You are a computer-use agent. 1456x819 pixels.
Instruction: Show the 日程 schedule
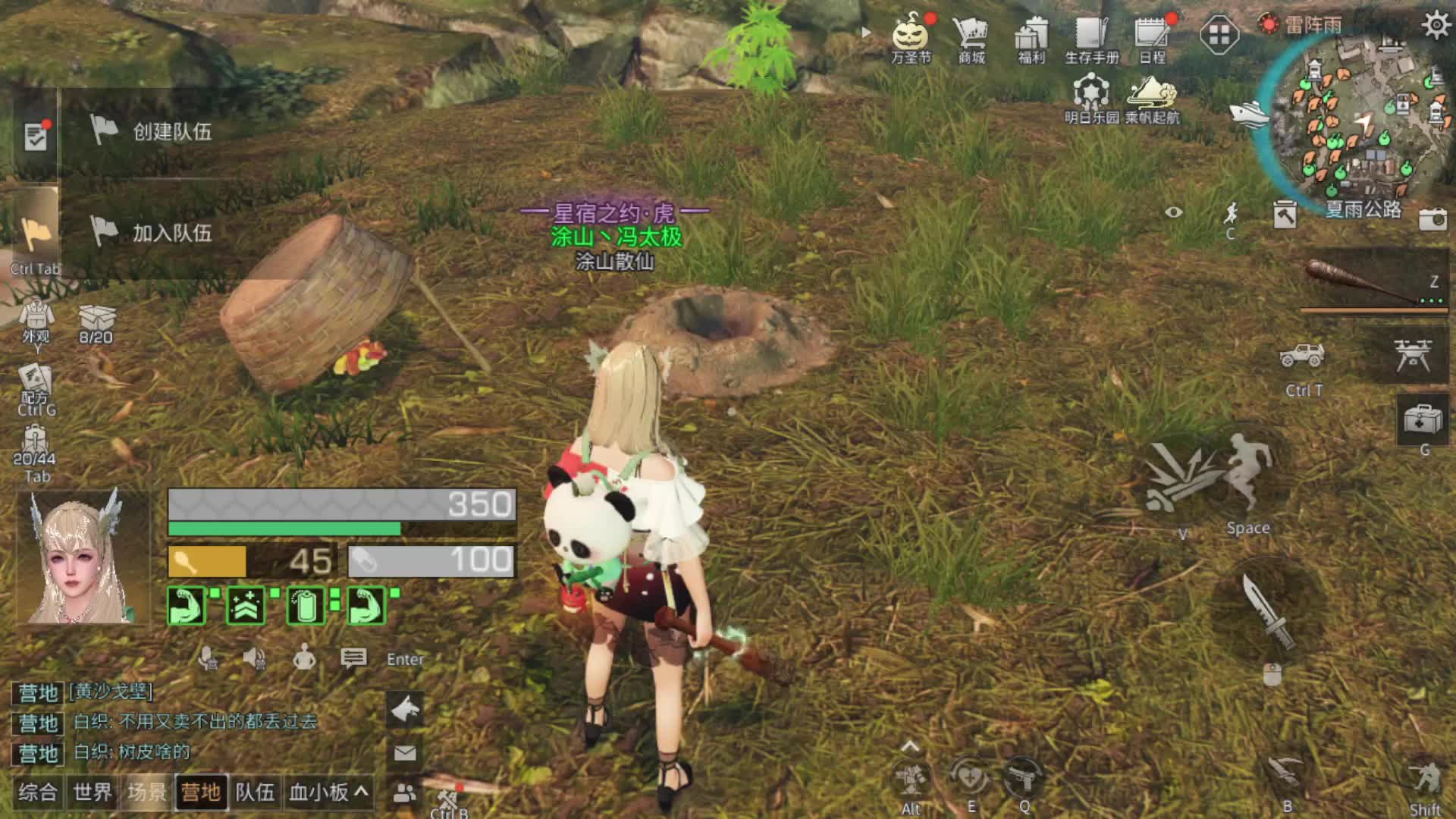click(1152, 36)
